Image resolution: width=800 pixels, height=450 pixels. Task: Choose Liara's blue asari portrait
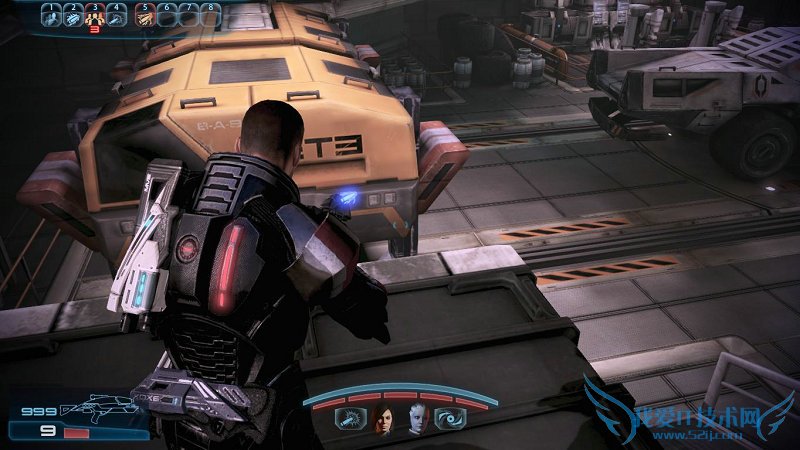coord(416,419)
